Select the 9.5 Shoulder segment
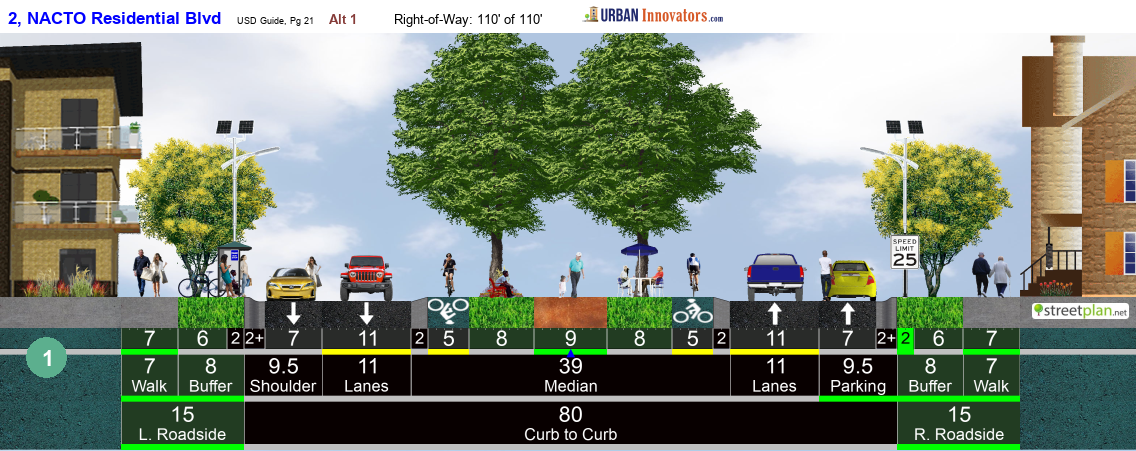The width and height of the screenshot is (1136, 451). point(283,375)
